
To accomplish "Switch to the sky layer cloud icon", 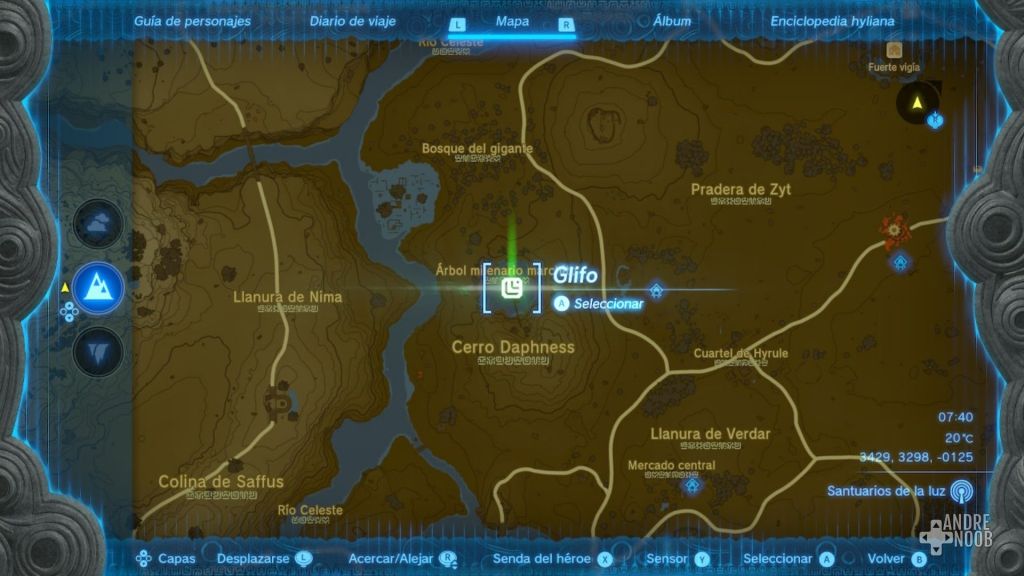I will coord(98,225).
